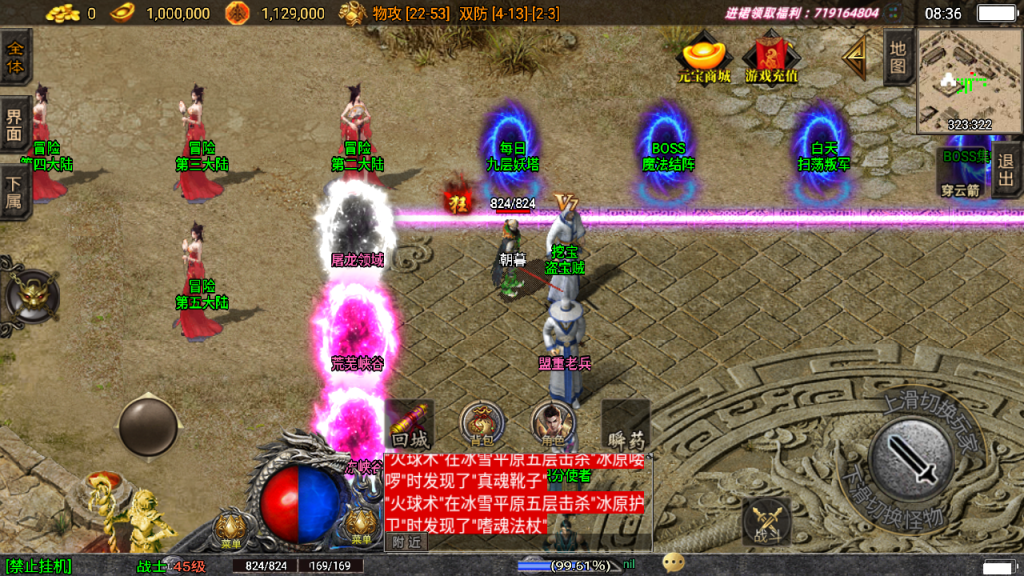This screenshot has width=1024, height=576.
Task: Open the golden helmet icon on the left edge
Action: point(33,295)
